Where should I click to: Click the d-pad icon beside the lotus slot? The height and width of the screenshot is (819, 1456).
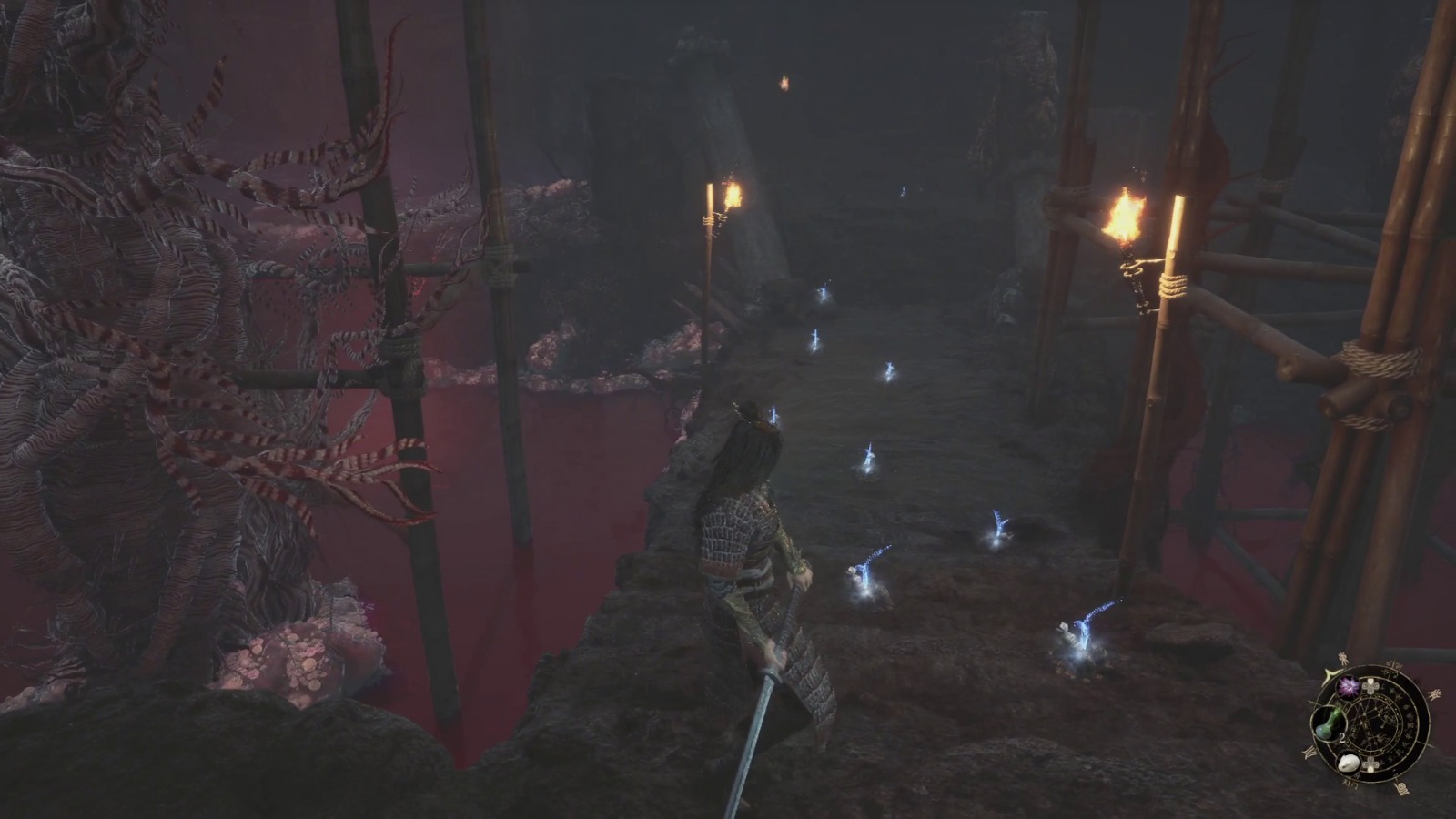1371,688
